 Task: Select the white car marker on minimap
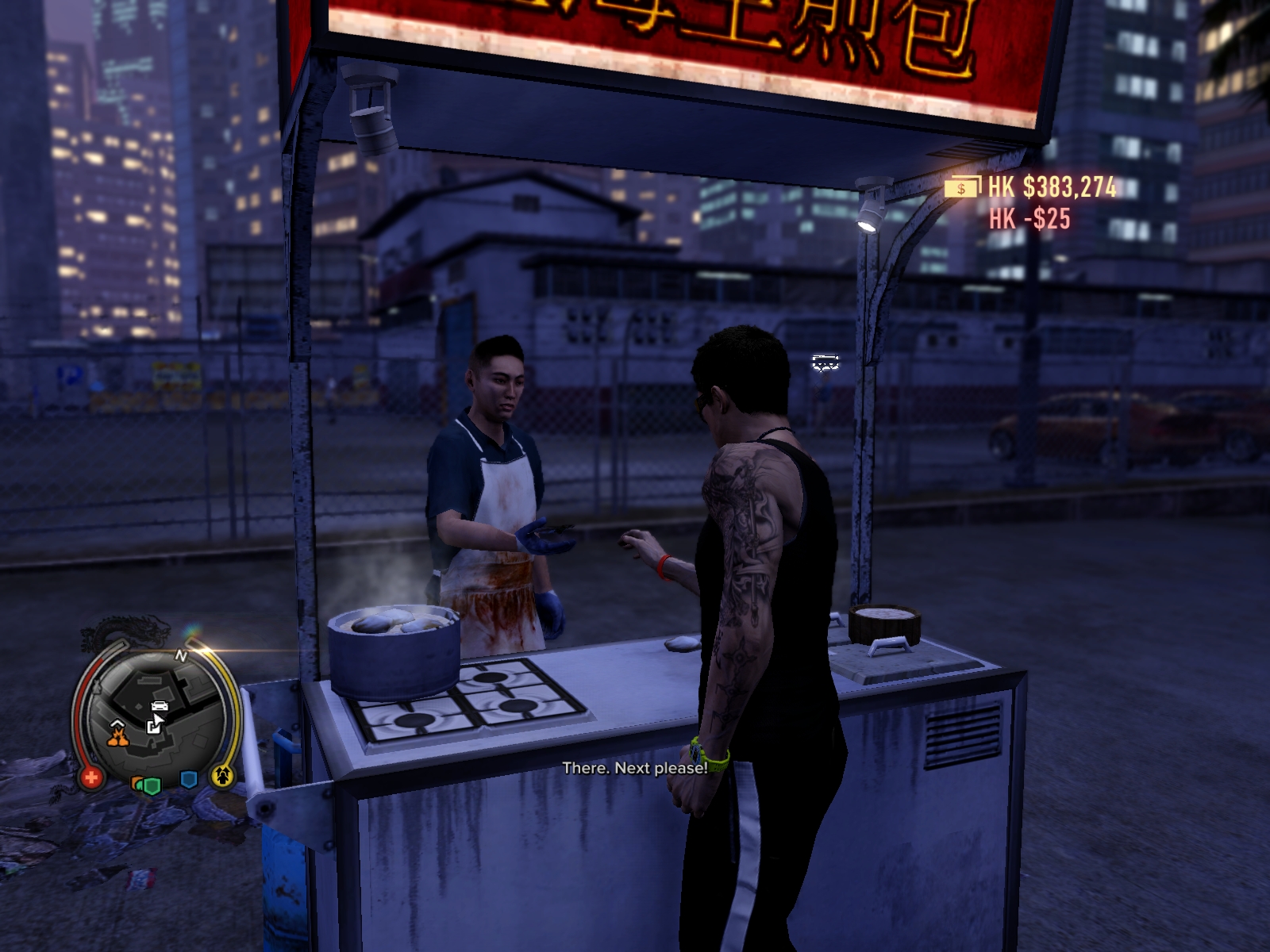pyautogui.click(x=160, y=704)
